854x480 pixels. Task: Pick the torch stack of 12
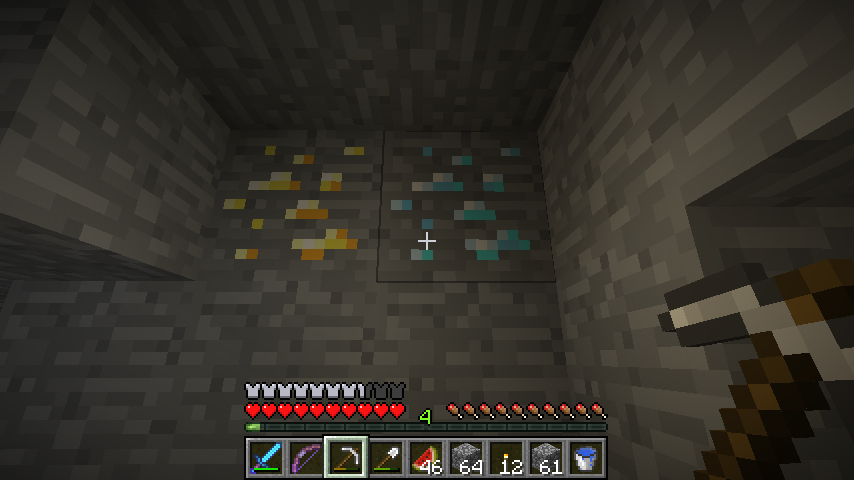[x=505, y=457]
